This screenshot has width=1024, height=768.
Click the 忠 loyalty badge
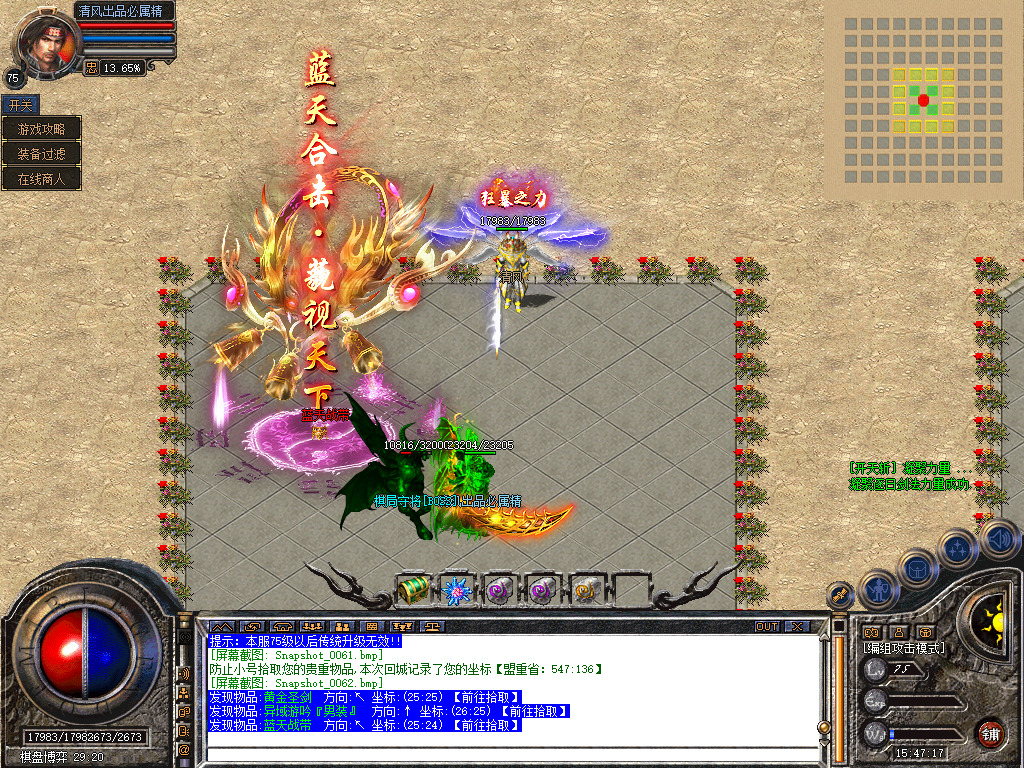click(x=91, y=68)
